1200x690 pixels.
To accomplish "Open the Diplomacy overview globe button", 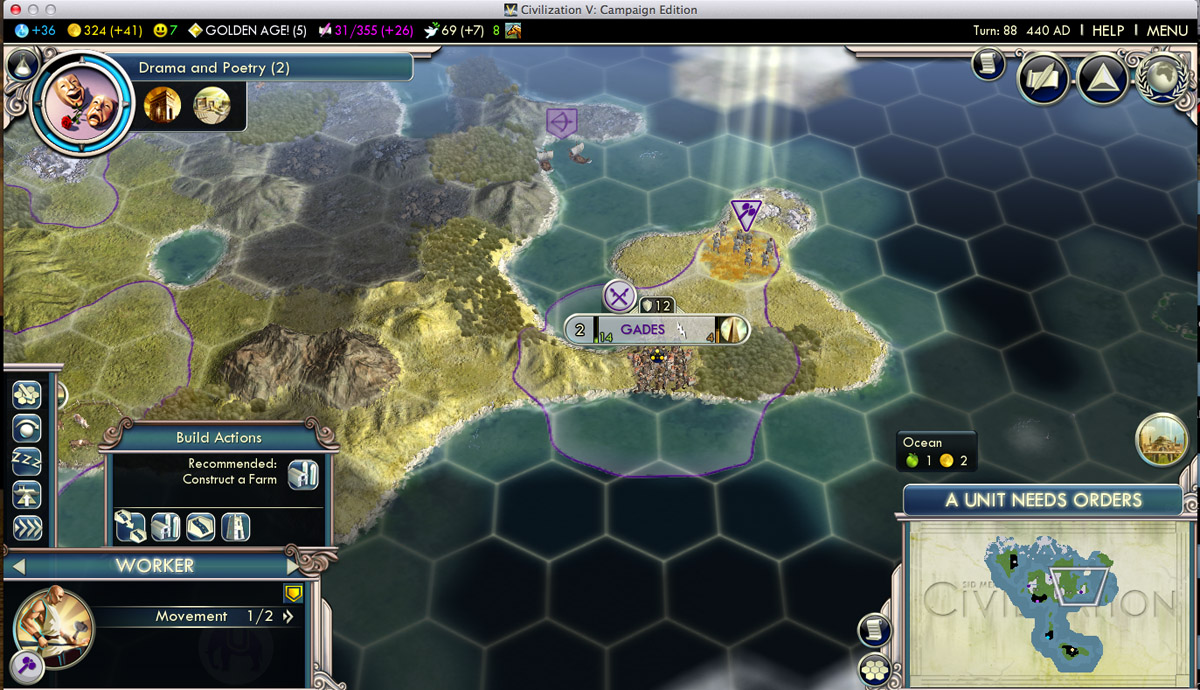I will click(x=1160, y=78).
